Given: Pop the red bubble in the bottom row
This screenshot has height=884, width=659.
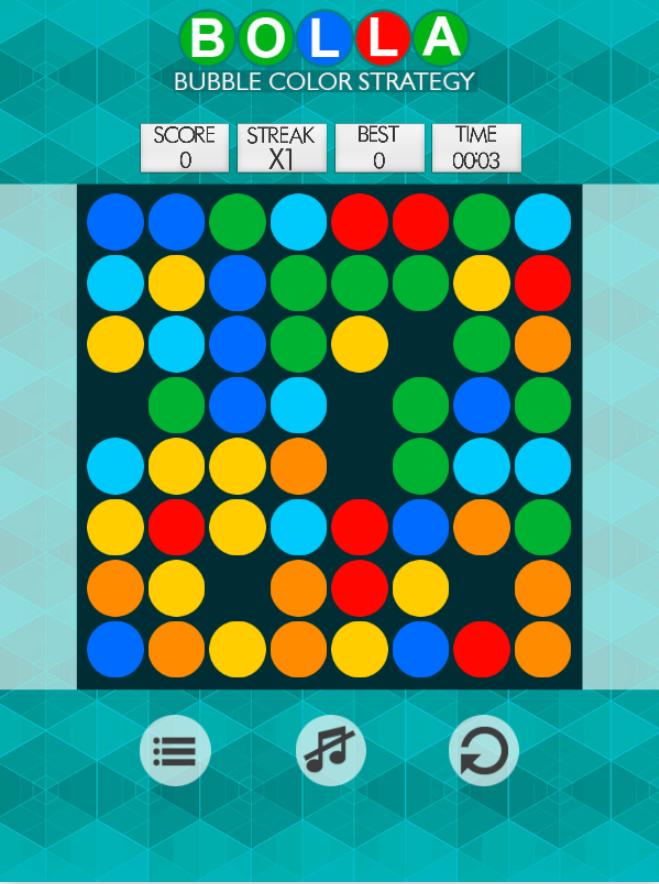Looking at the screenshot, I should 482,649.
